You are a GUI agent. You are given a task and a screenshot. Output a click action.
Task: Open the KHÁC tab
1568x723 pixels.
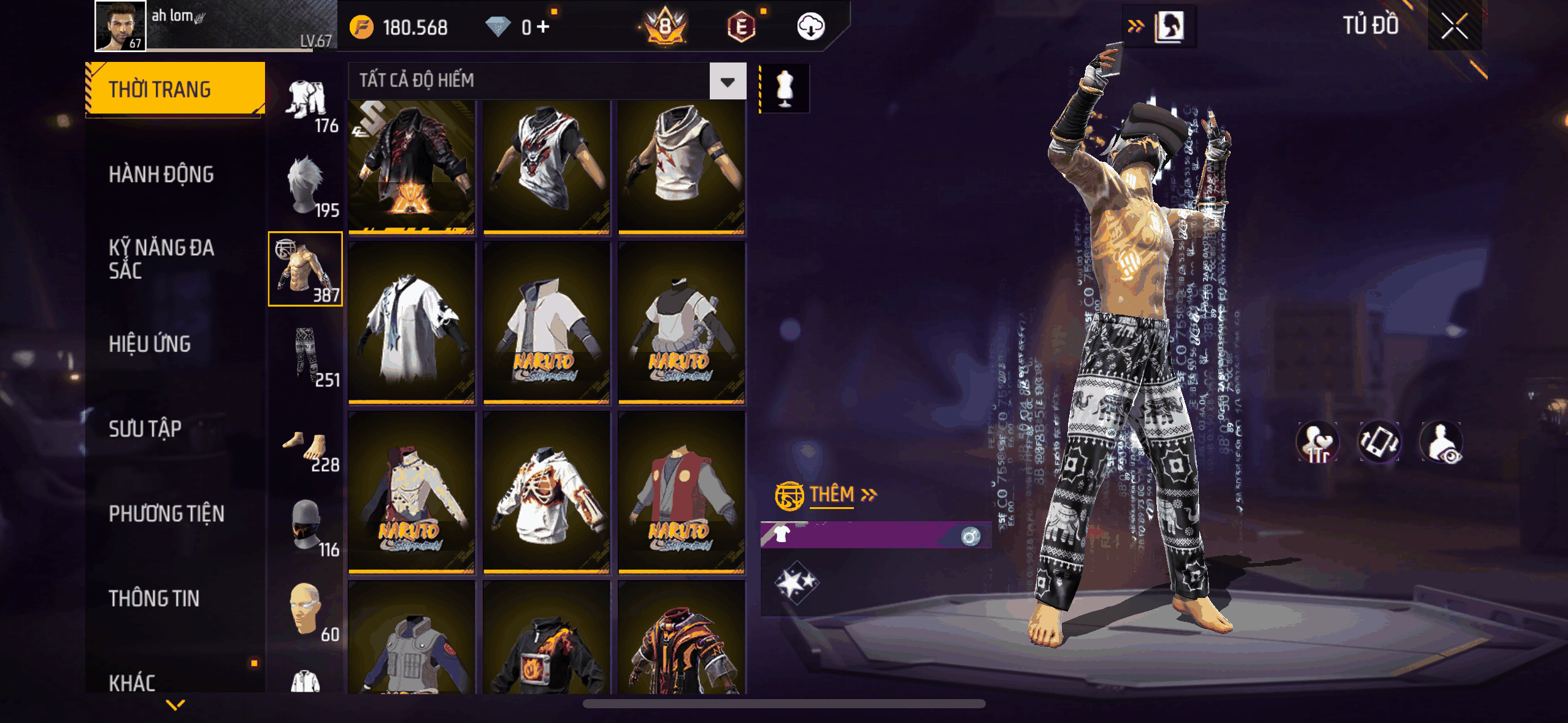pyautogui.click(x=132, y=682)
